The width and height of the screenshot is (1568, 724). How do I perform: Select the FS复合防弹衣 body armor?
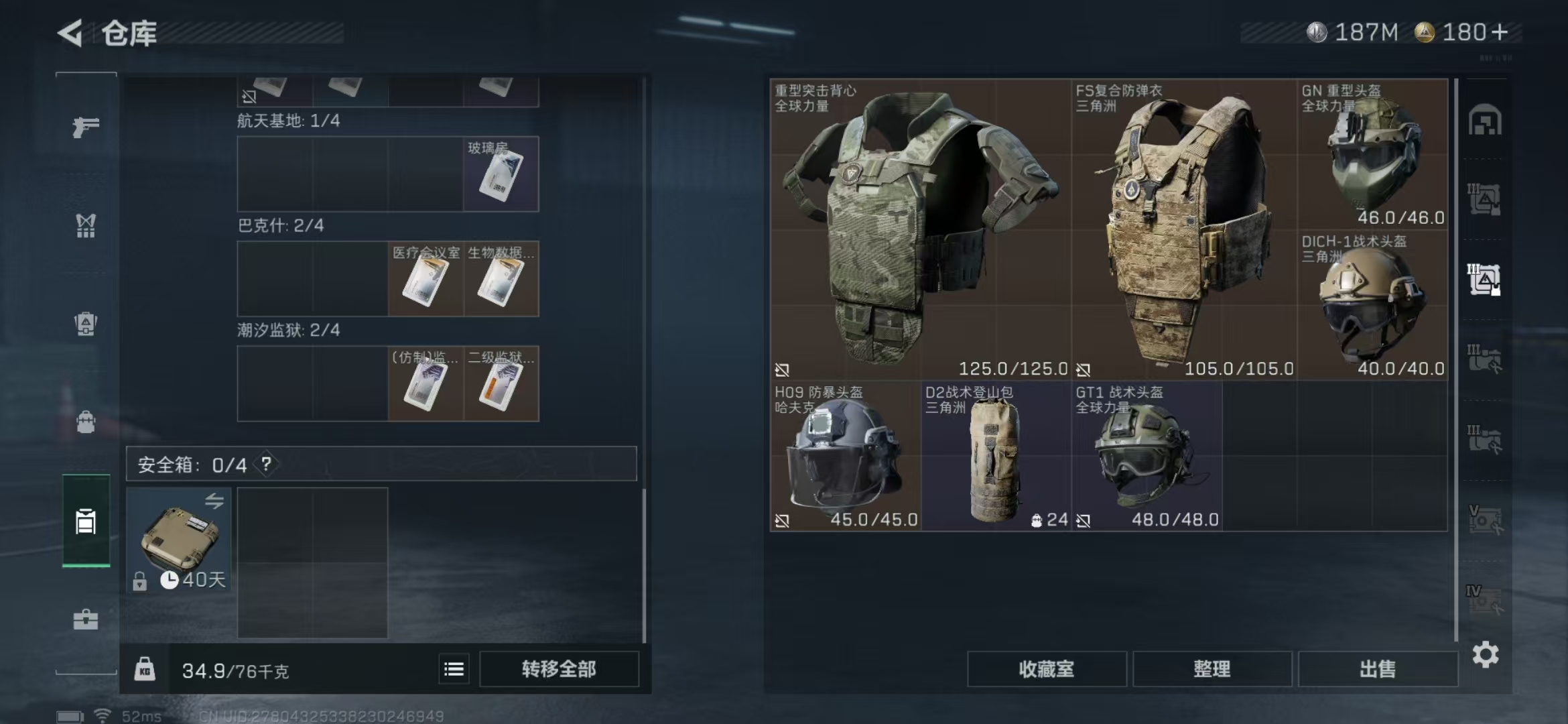coord(1183,229)
